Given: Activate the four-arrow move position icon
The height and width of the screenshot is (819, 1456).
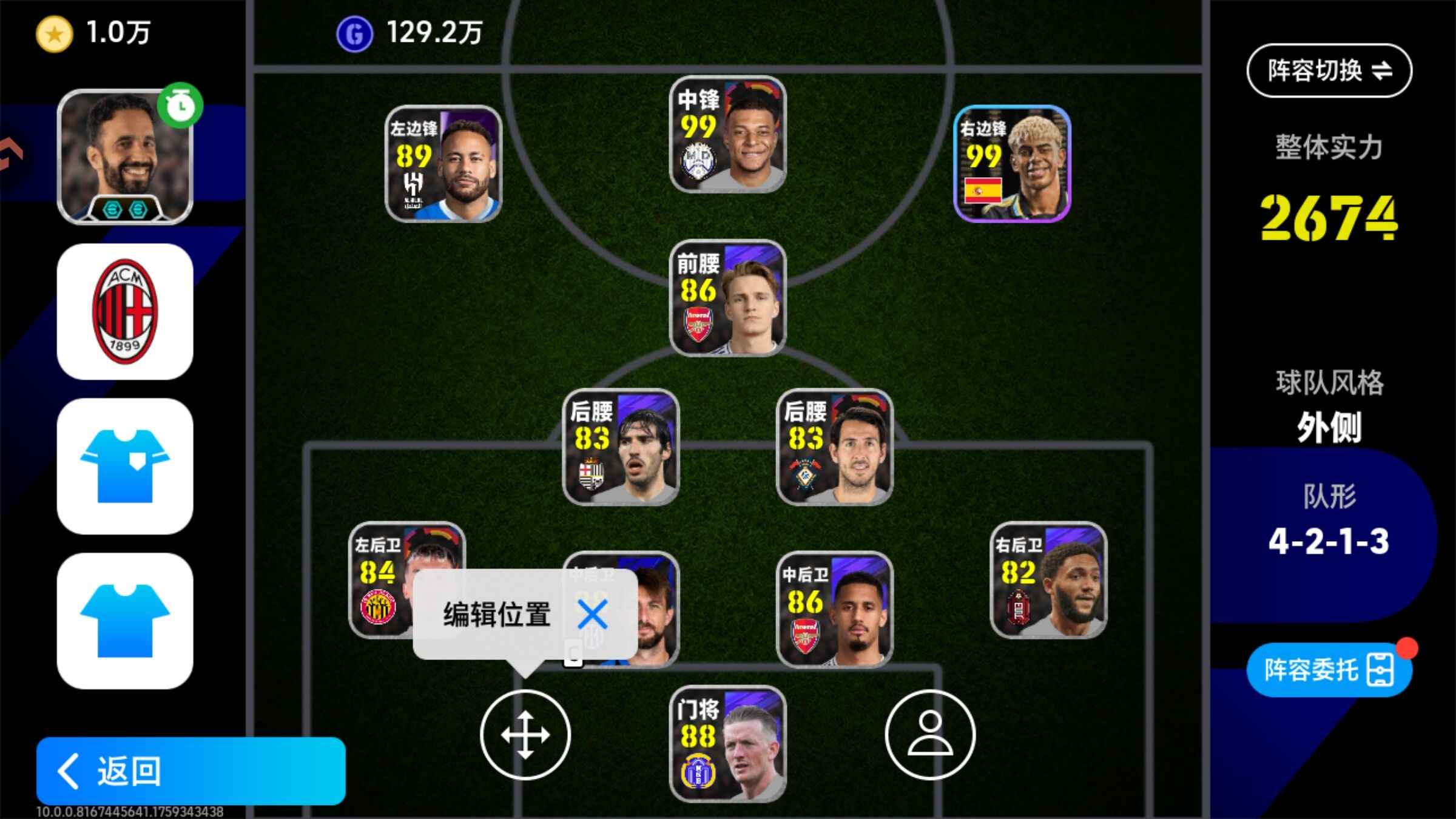Looking at the screenshot, I should 525,735.
